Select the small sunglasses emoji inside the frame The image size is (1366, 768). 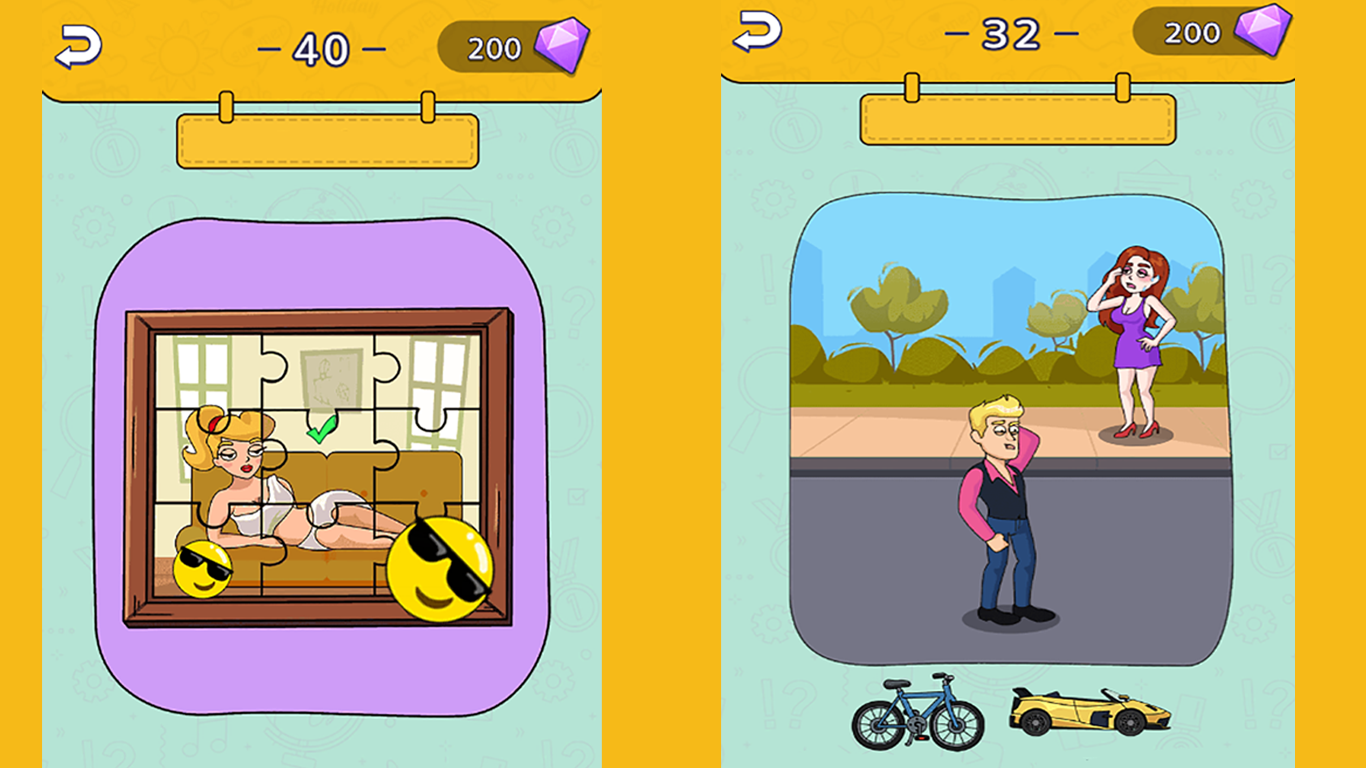coord(205,566)
